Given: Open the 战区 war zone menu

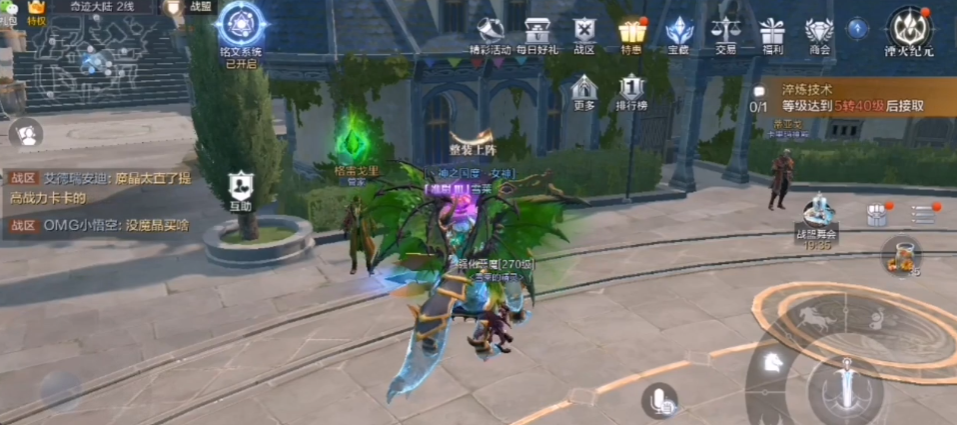Looking at the screenshot, I should point(585,31).
